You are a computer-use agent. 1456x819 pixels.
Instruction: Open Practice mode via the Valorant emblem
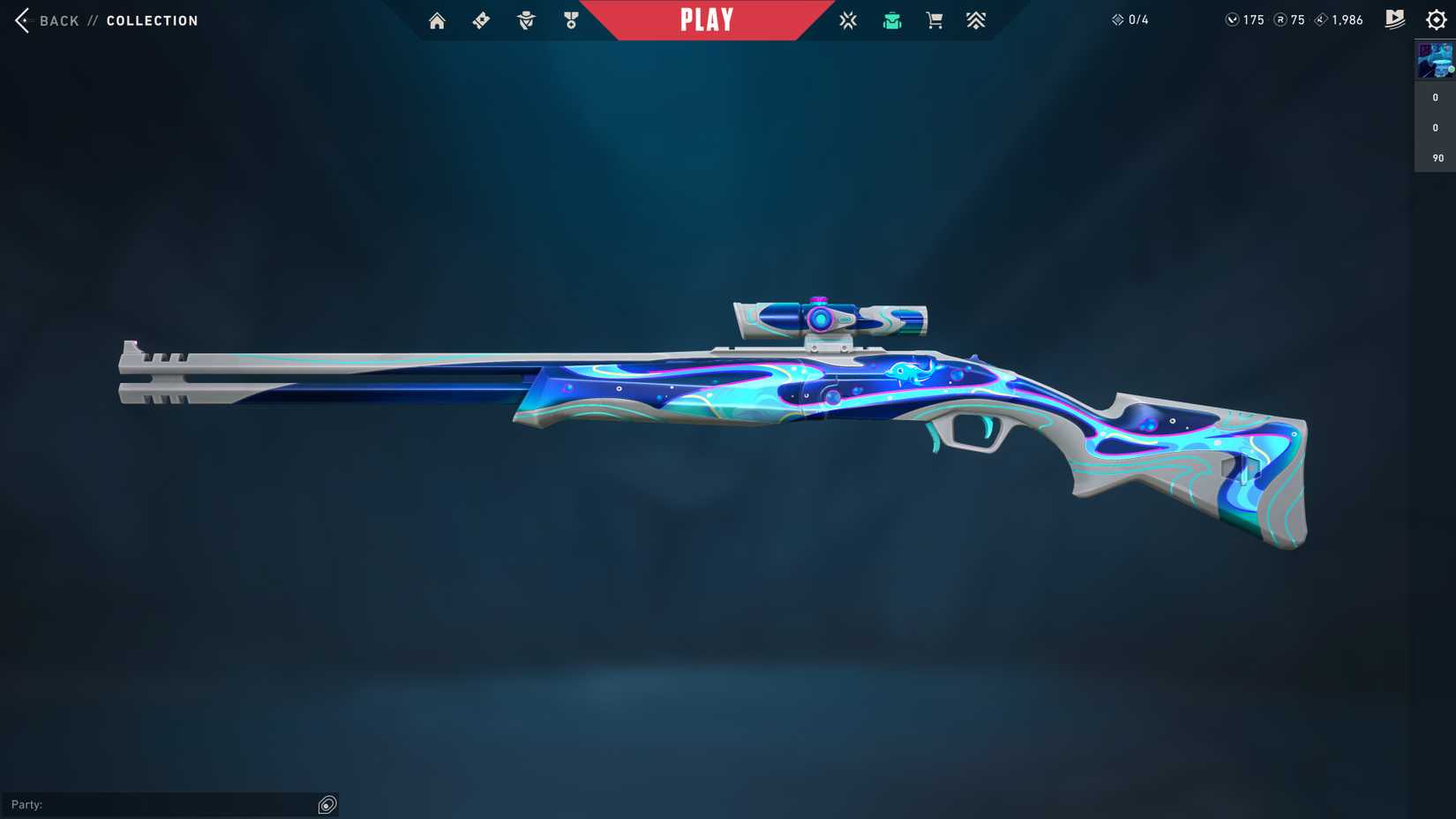pos(847,19)
